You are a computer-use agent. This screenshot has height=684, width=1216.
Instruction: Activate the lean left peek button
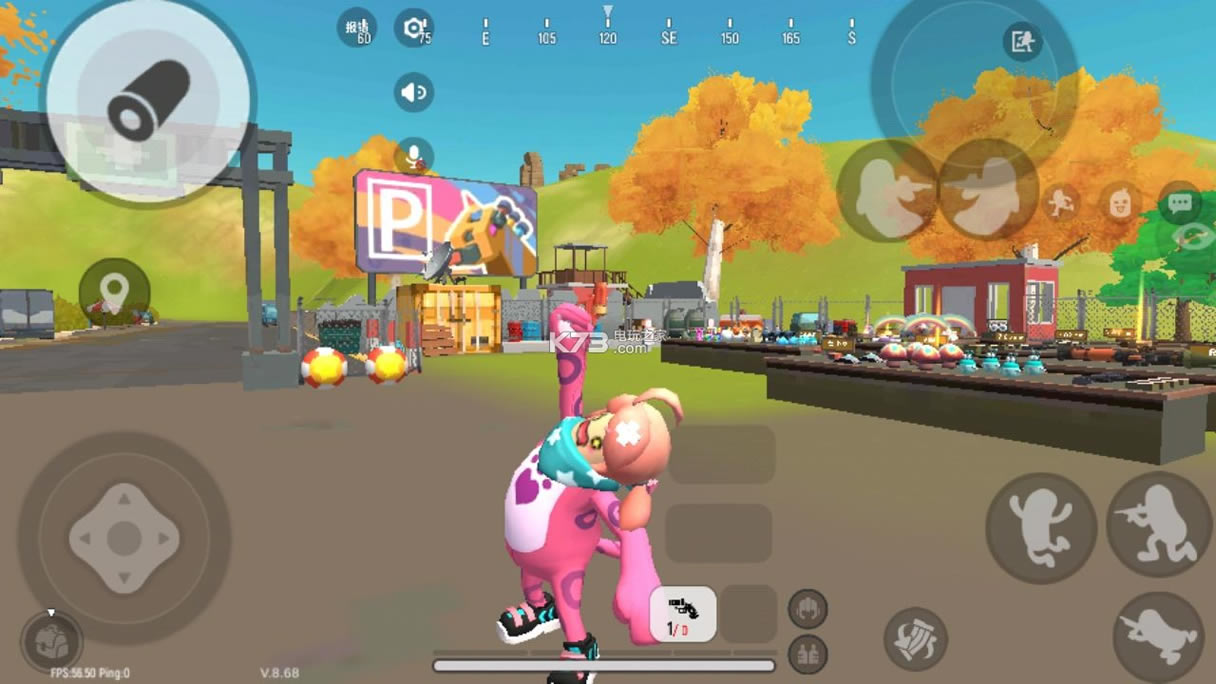pyautogui.click(x=886, y=190)
